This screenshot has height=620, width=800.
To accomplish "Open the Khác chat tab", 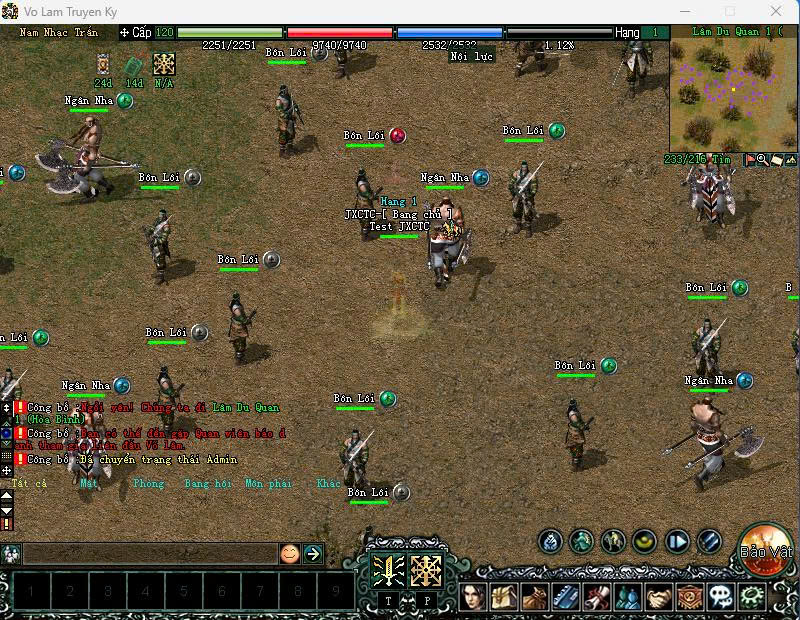I will pyautogui.click(x=329, y=483).
